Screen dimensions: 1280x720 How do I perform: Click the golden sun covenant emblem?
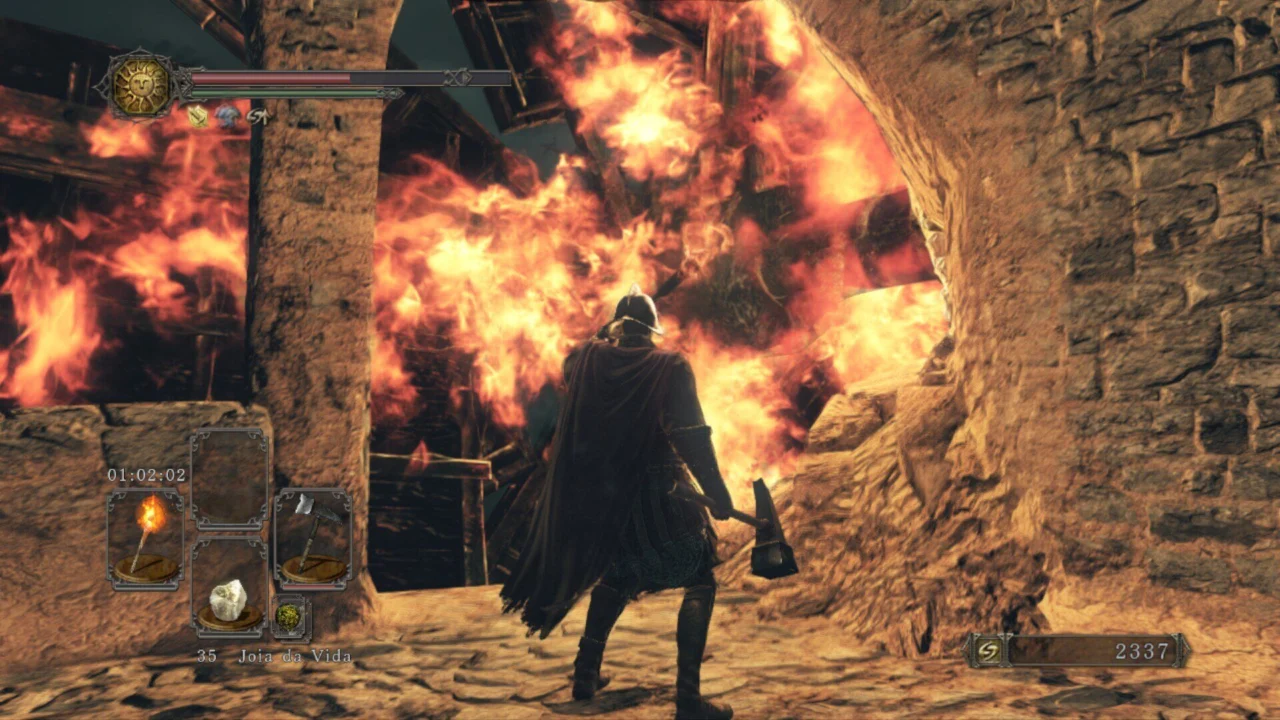pyautogui.click(x=141, y=85)
